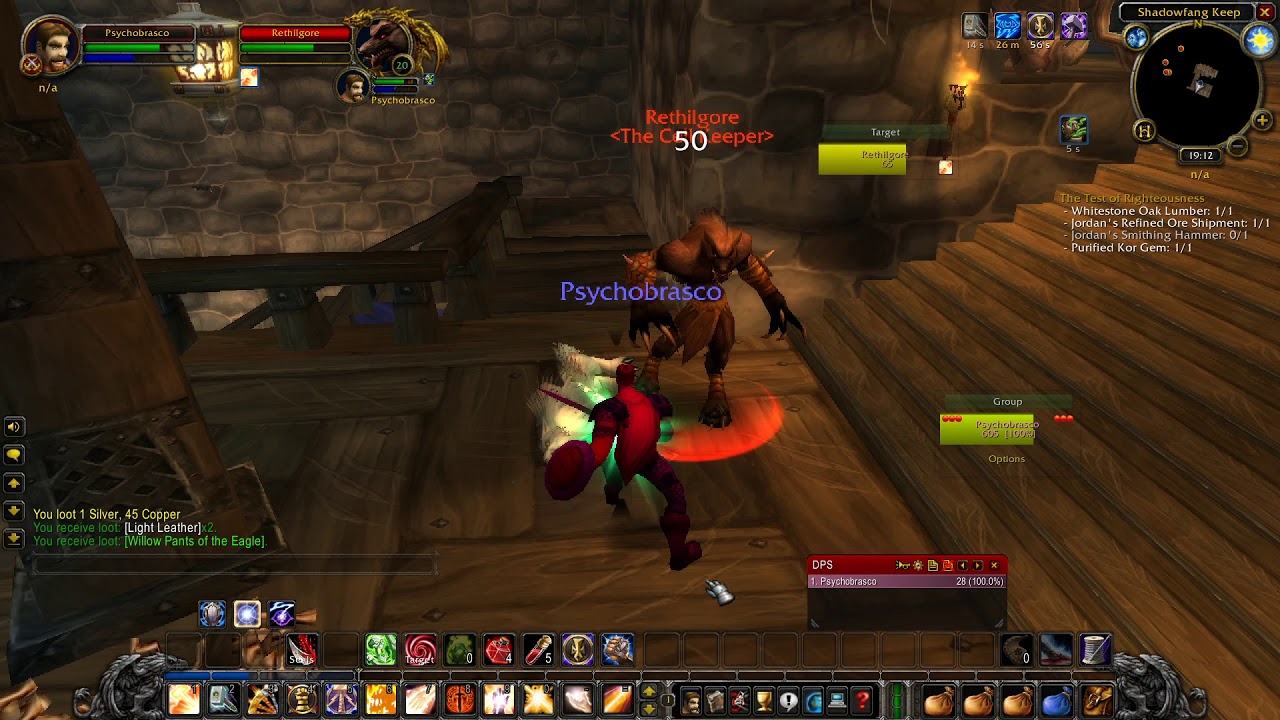
Task: Close the minimap with the X button
Action: click(1265, 12)
